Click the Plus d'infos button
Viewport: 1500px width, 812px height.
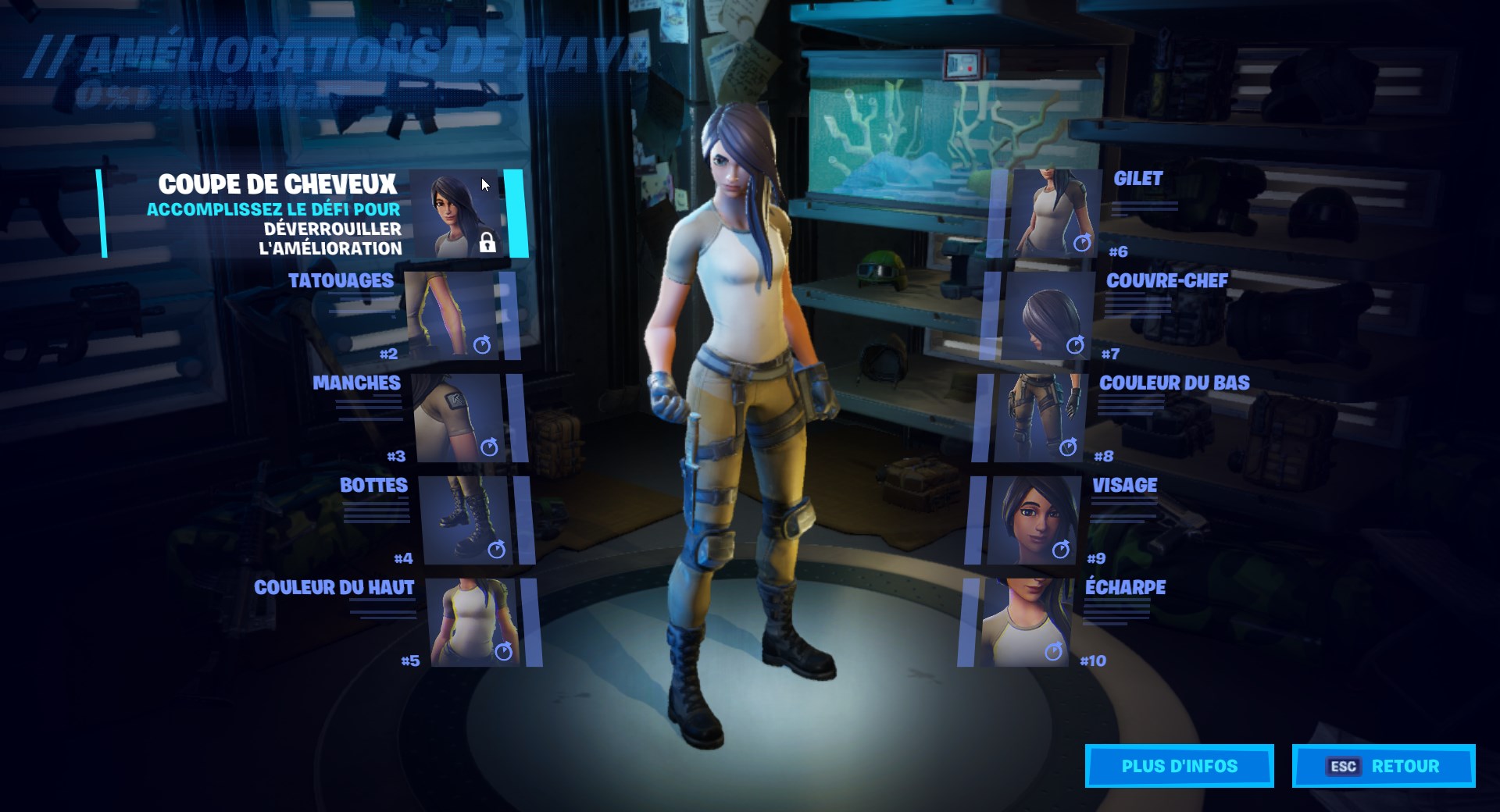tap(1179, 766)
